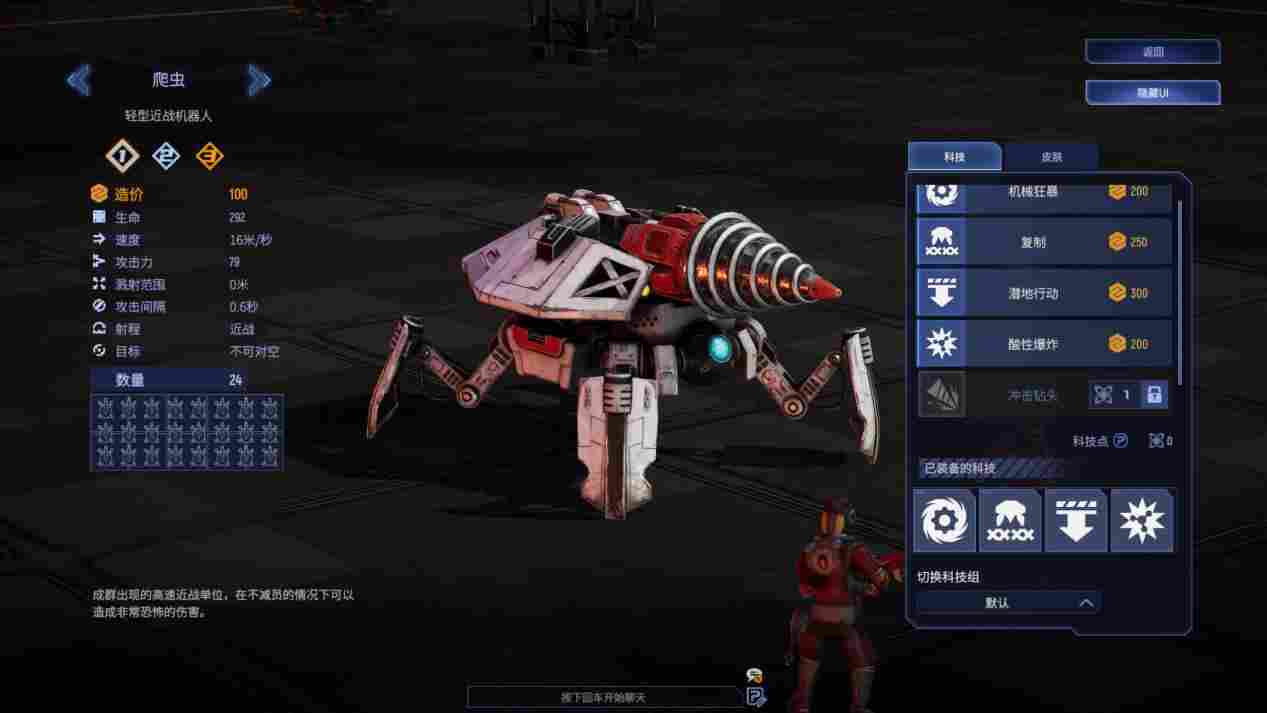
Task: Choose the blue level 2 diamond badge
Action: [166, 156]
